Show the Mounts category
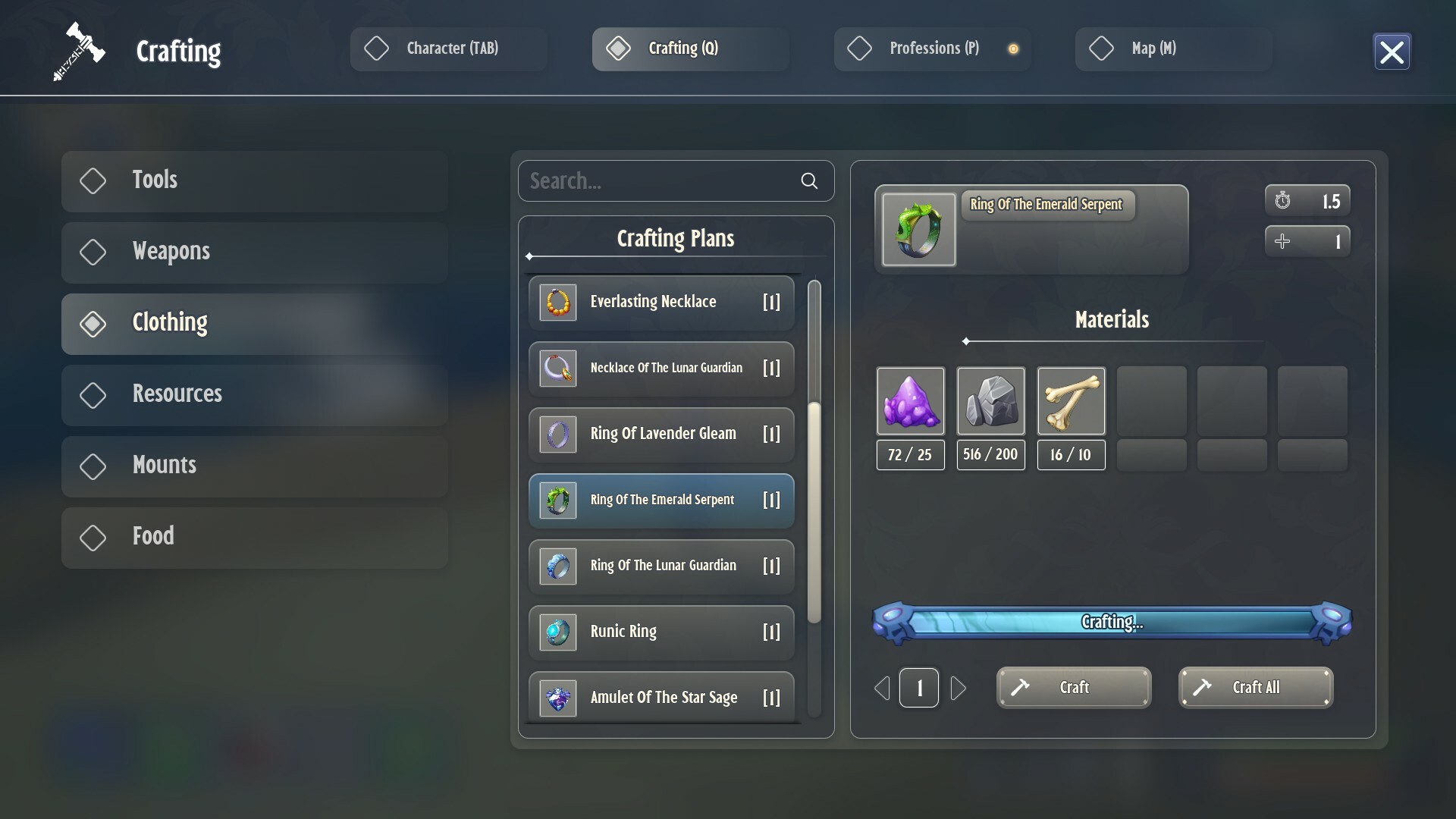Image resolution: width=1456 pixels, height=819 pixels. coord(255,466)
